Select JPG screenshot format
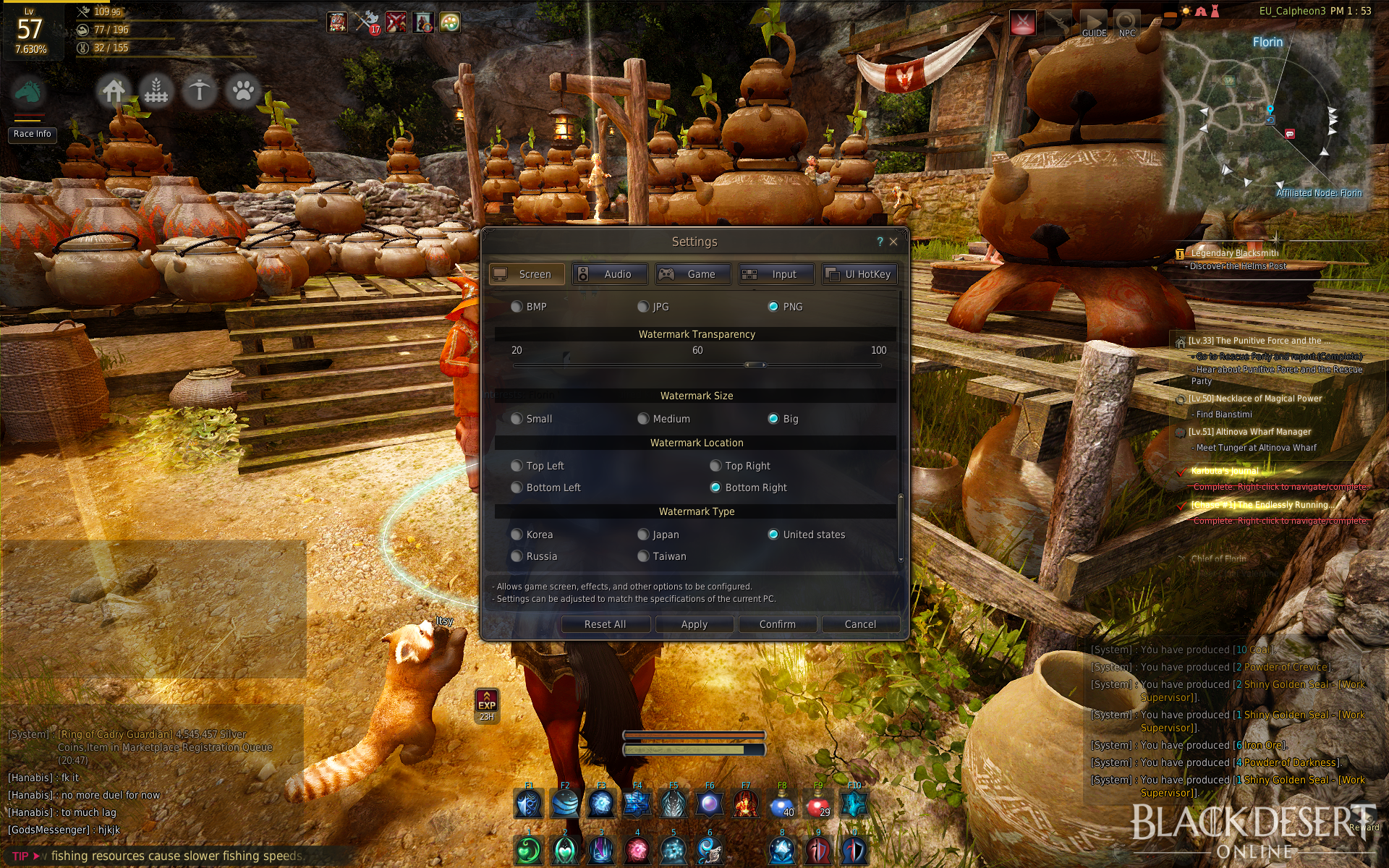Image resolution: width=1389 pixels, height=868 pixels. [x=643, y=307]
